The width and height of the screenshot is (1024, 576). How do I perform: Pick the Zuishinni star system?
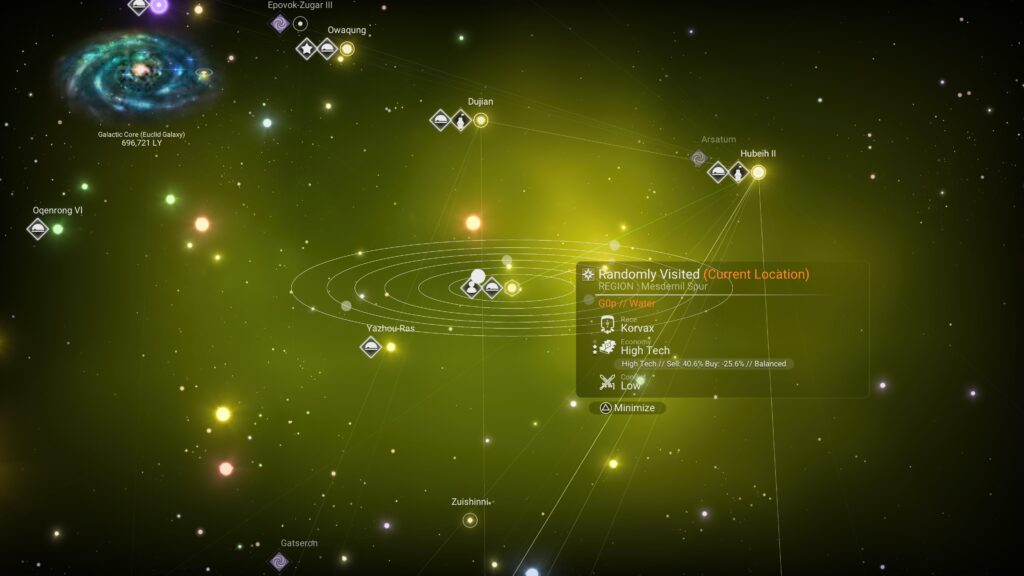(470, 520)
